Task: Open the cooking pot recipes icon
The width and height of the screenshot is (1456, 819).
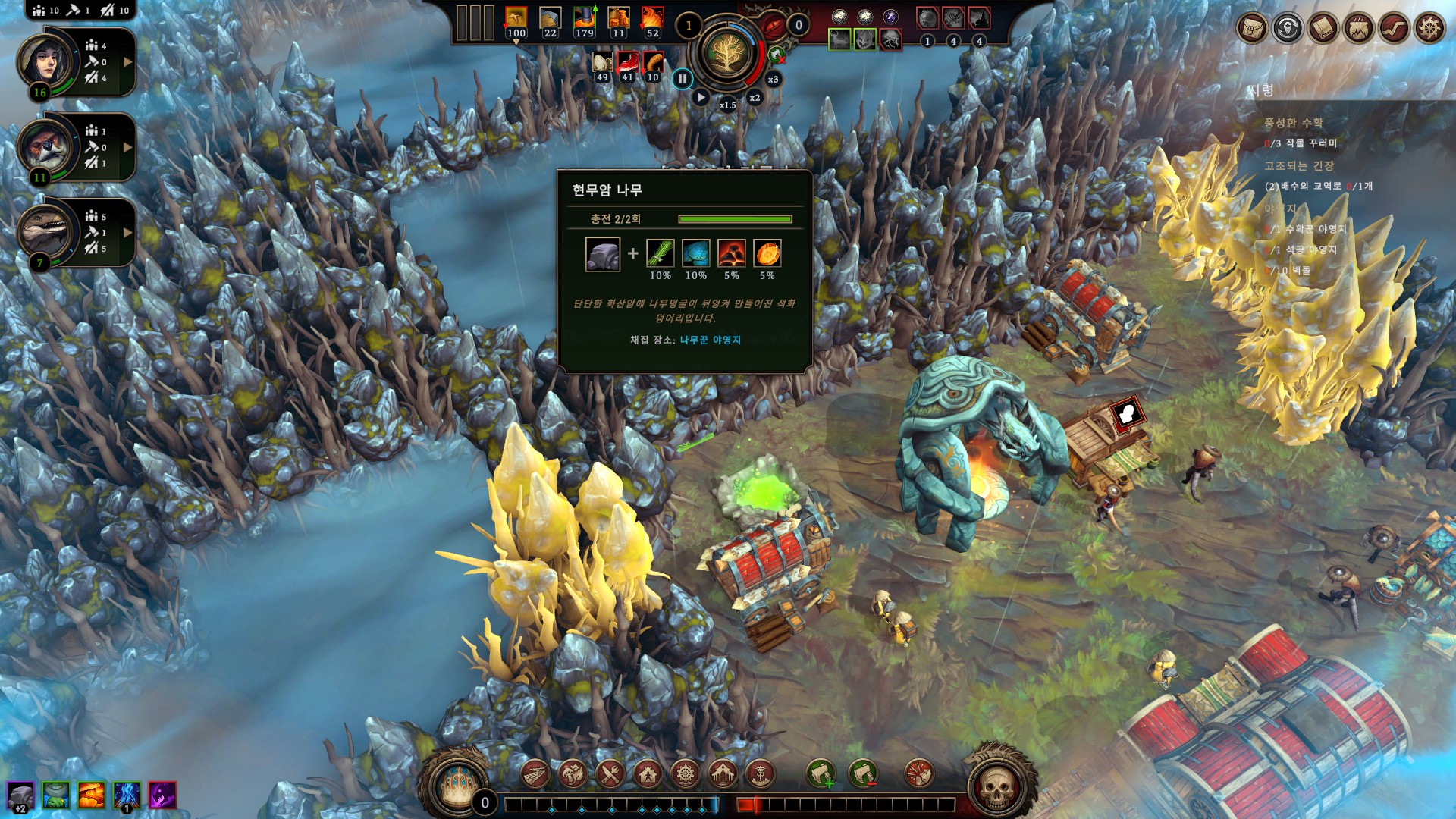Action: pyautogui.click(x=1359, y=29)
